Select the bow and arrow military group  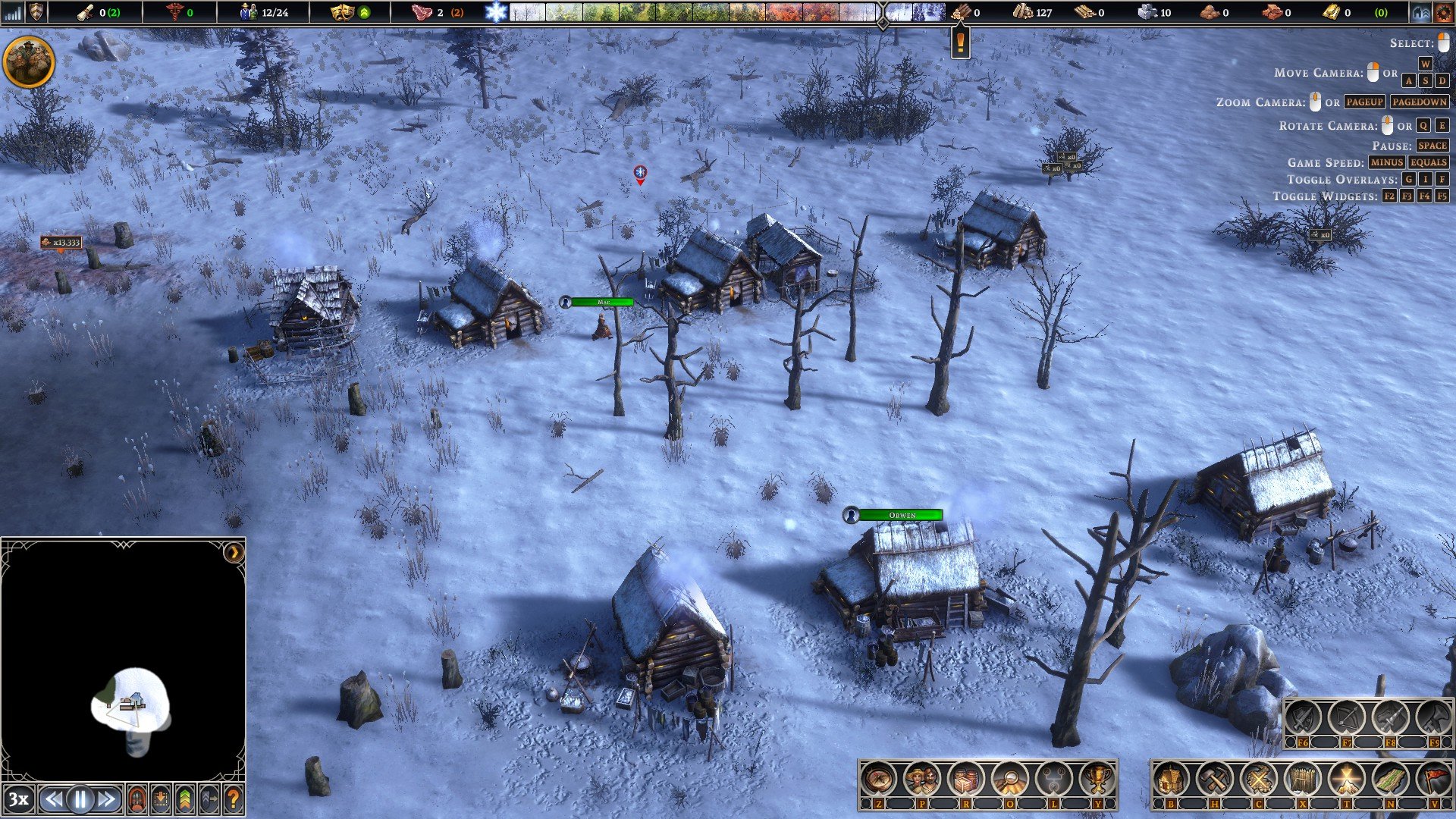[1346, 717]
